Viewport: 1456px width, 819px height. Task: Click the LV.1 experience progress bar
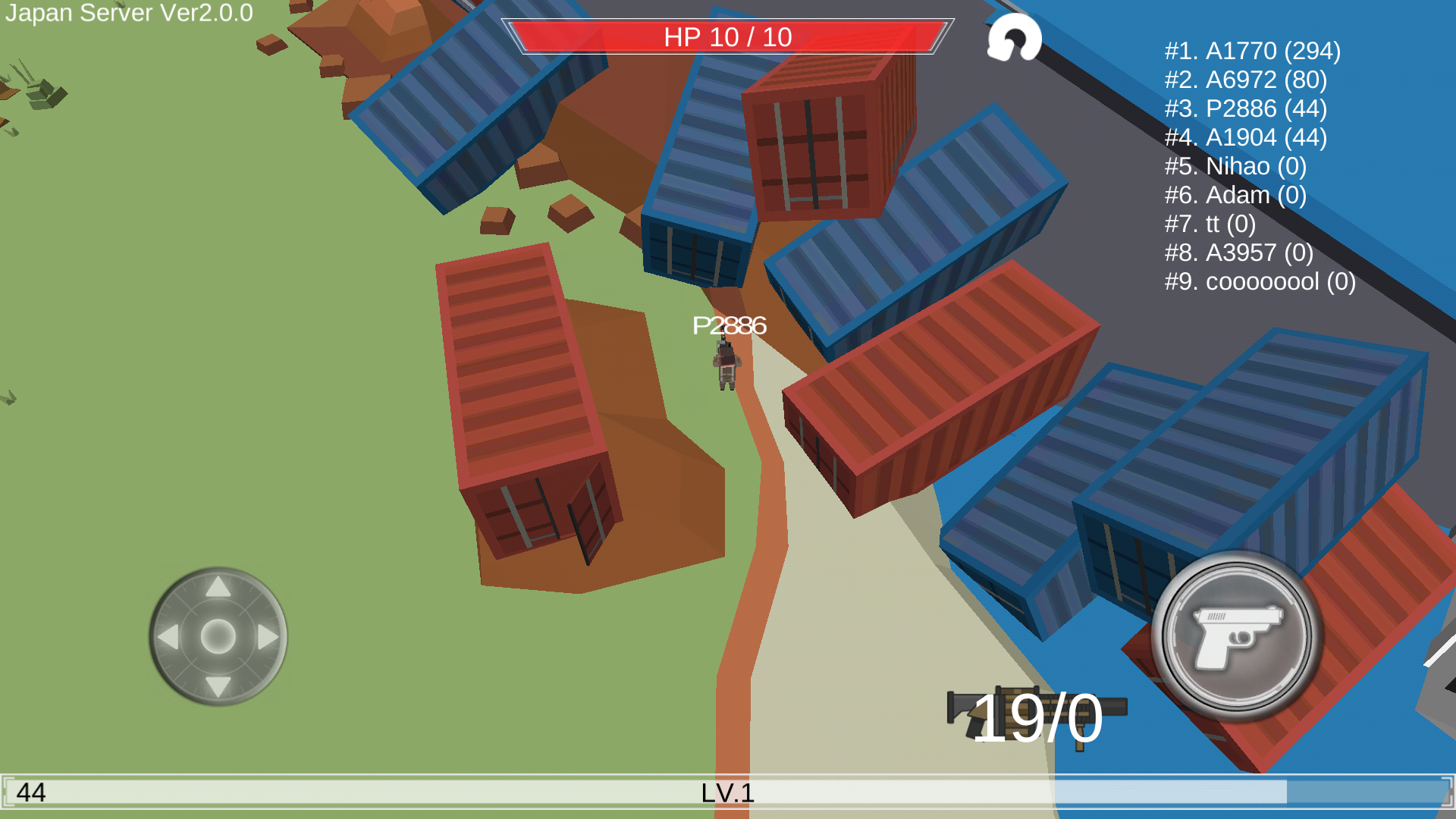(x=726, y=794)
